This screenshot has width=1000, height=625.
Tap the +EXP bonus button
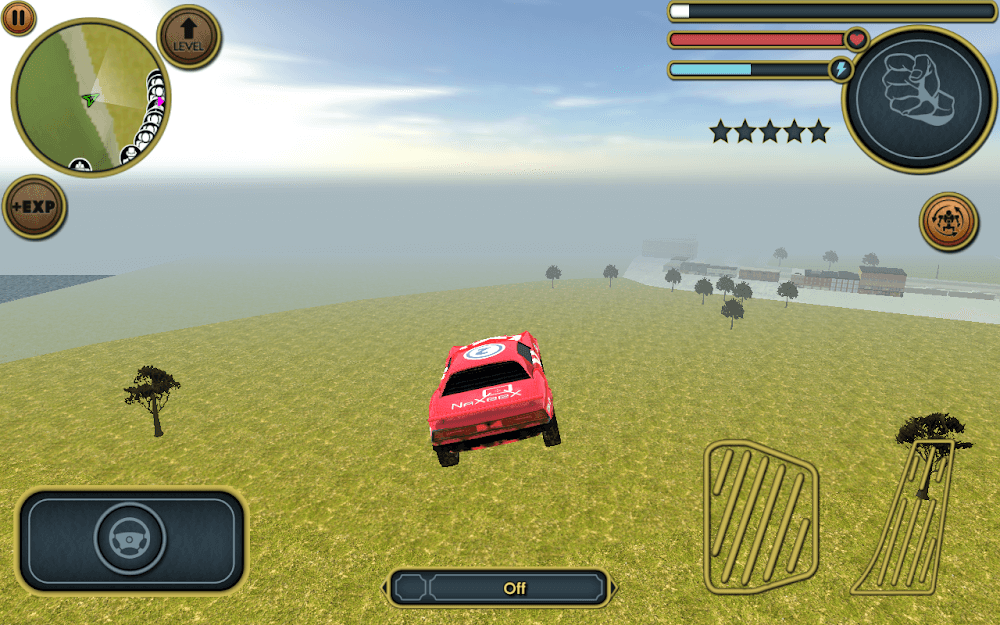pos(34,208)
